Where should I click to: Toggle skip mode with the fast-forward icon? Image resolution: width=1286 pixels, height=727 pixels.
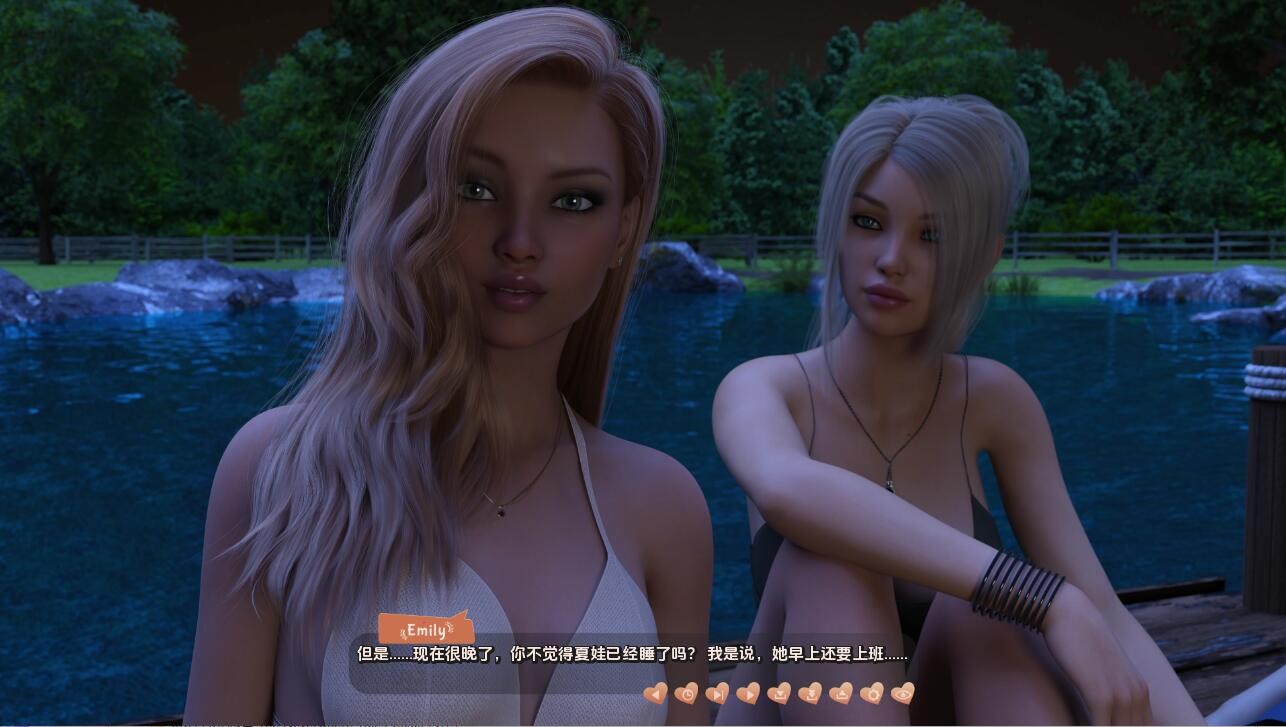click(718, 695)
